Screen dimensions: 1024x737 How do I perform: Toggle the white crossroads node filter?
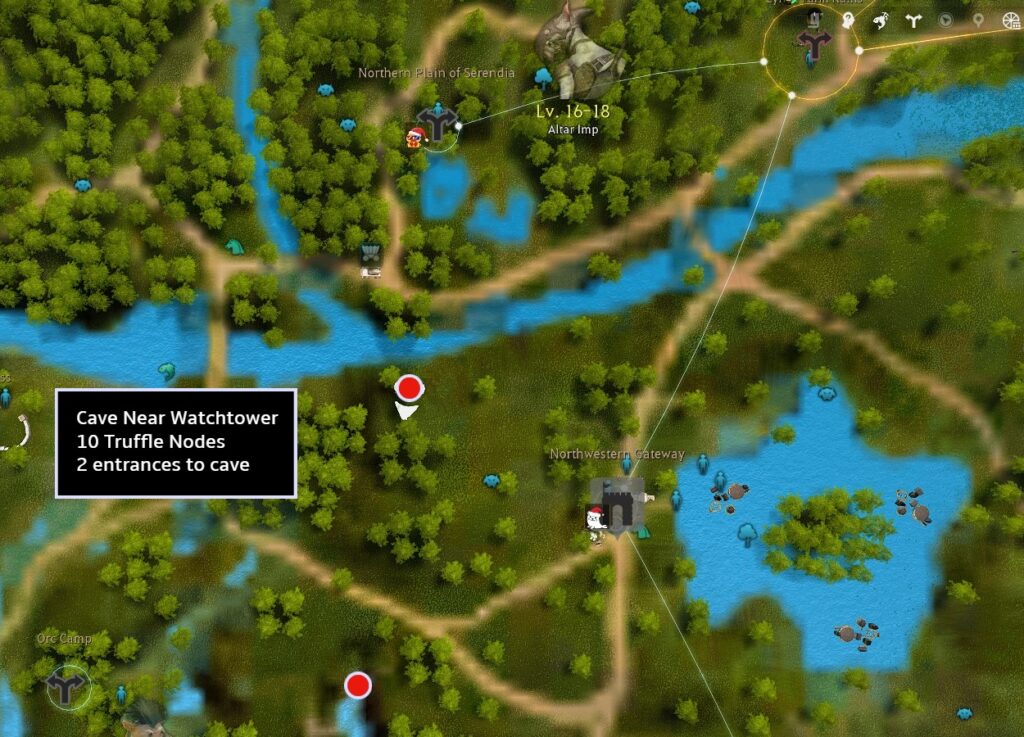[912, 20]
